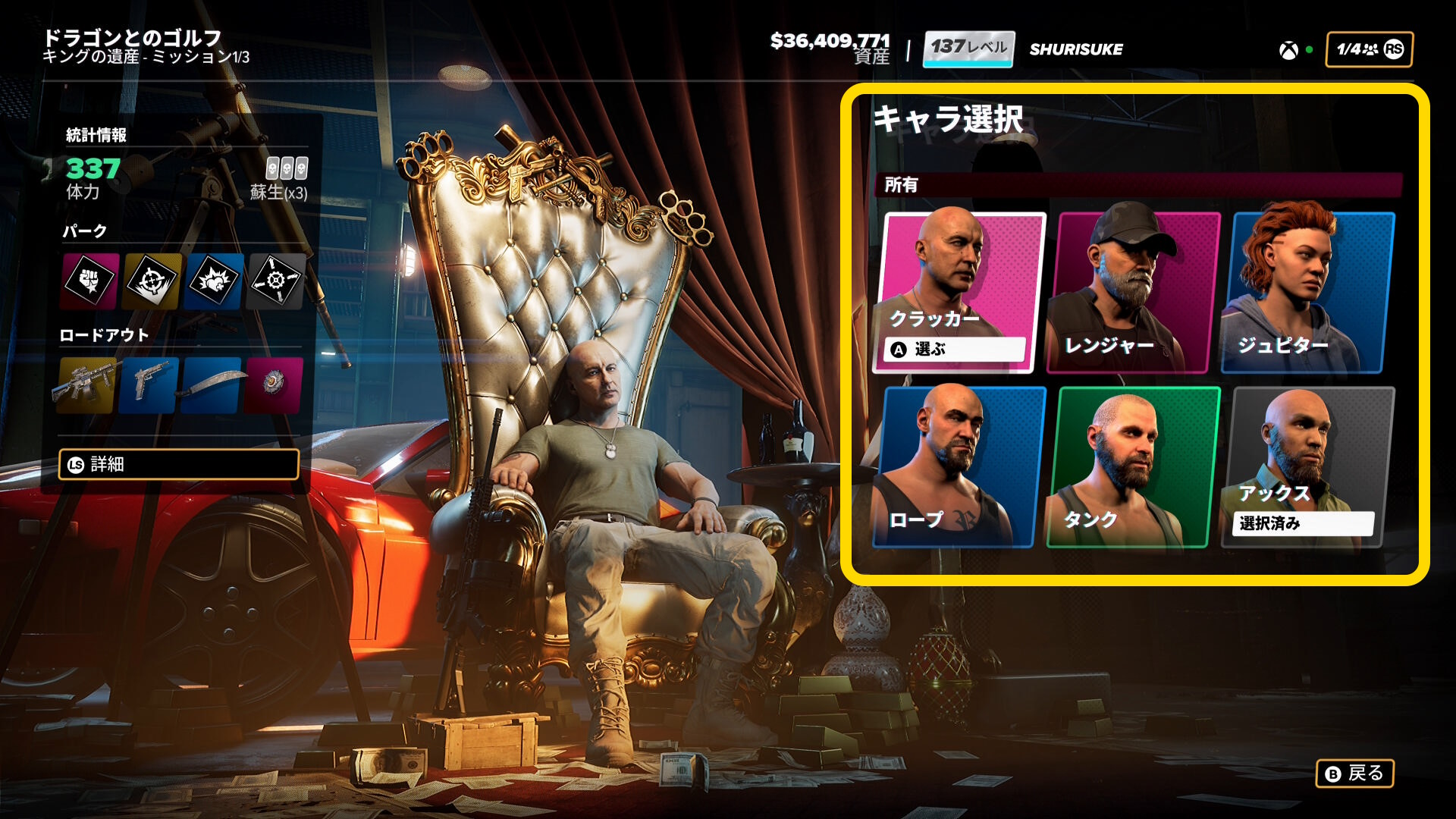This screenshot has width=1456, height=819.
Task: Select the round gadget loadout slot
Action: (x=273, y=384)
